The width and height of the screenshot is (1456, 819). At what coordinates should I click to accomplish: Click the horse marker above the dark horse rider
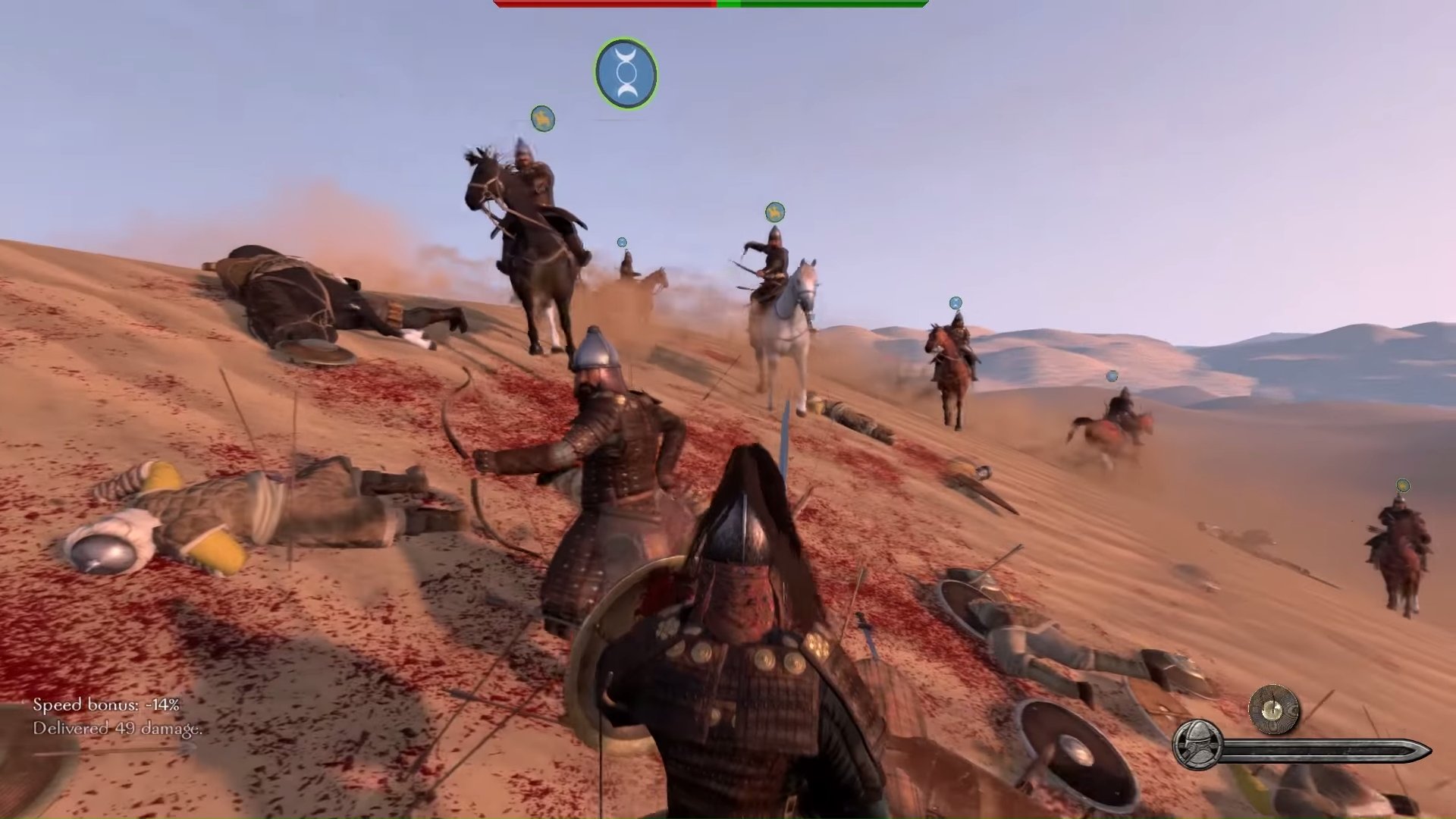coord(541,119)
